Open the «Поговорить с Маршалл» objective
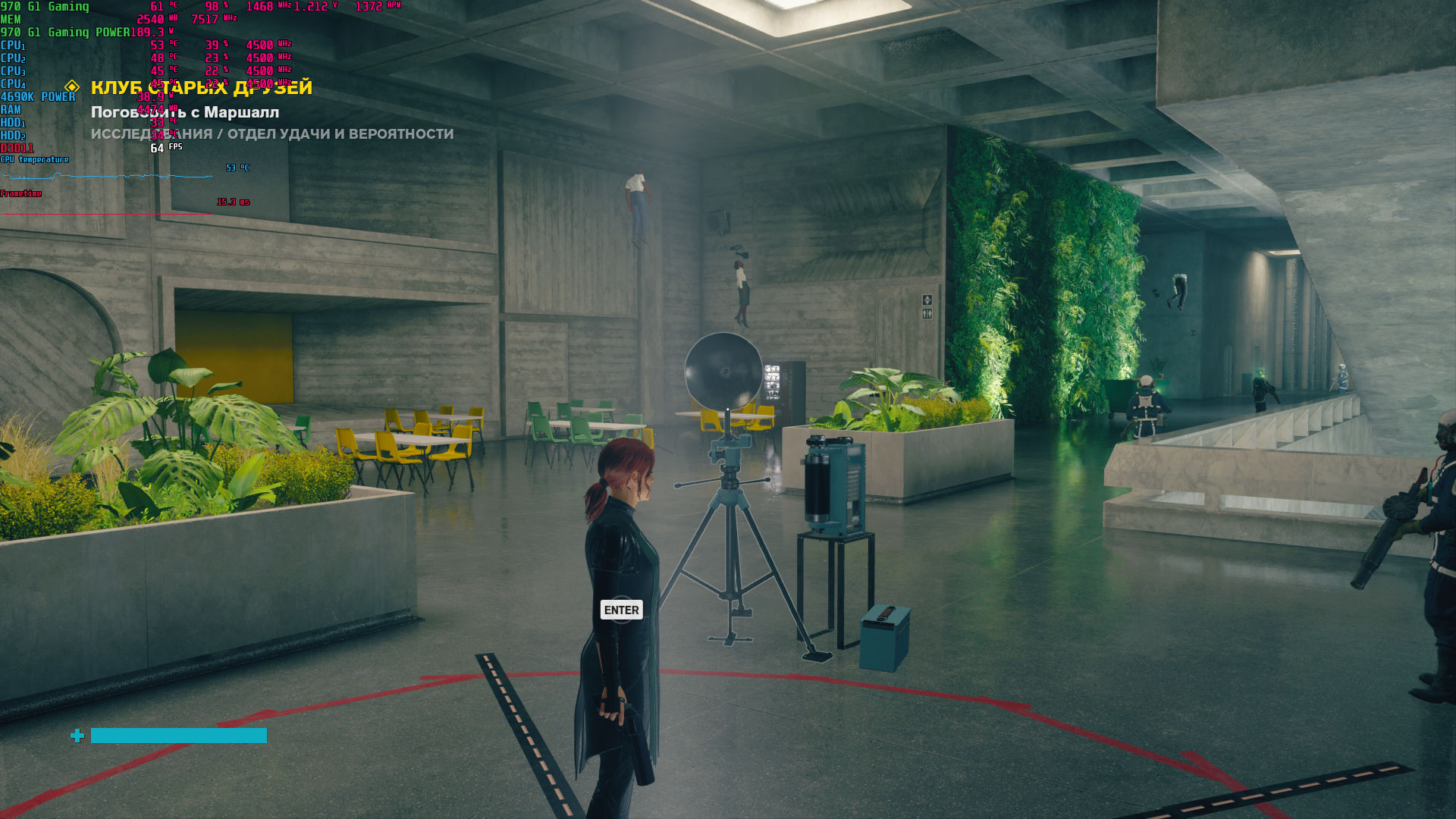The image size is (1456, 819). 185,112
